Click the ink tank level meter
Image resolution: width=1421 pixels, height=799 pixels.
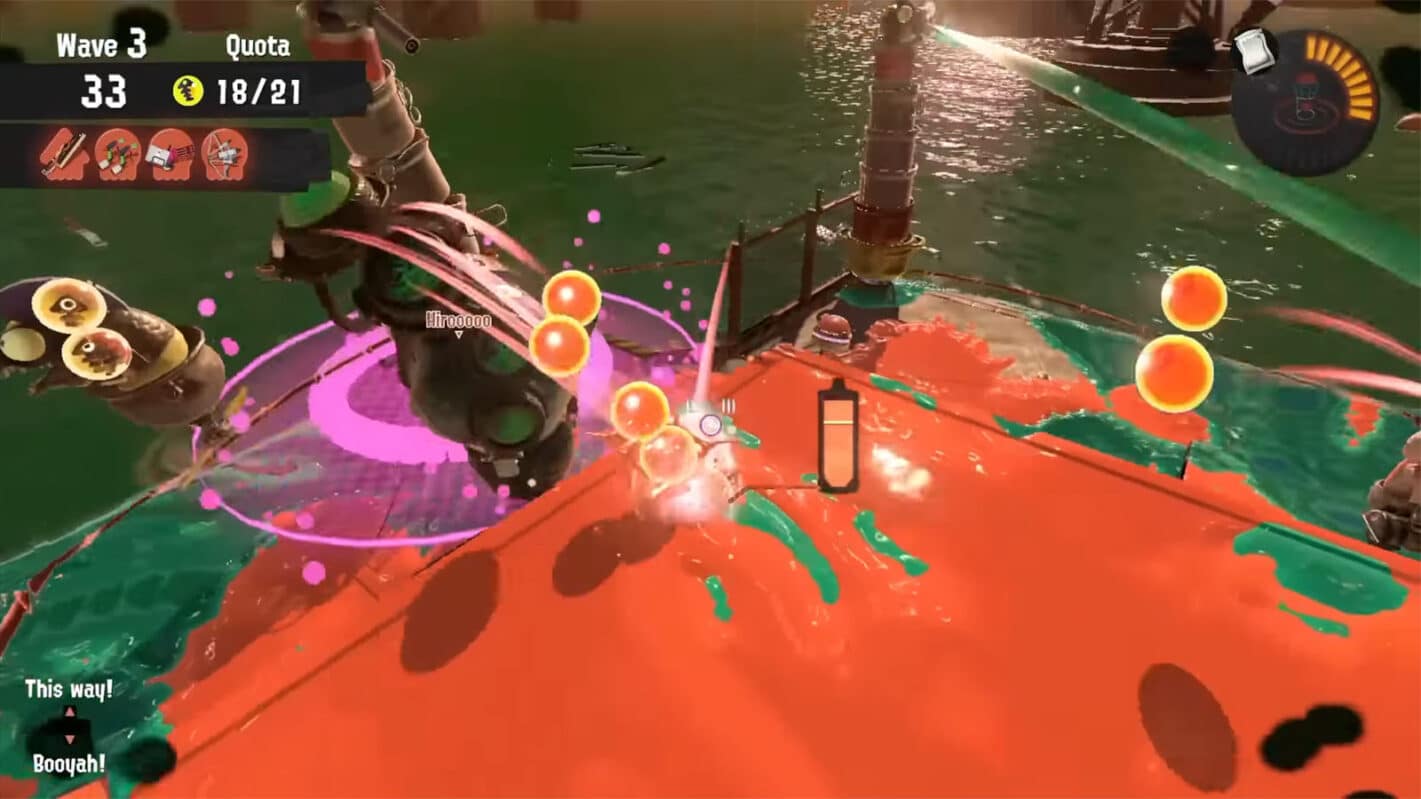pos(838,440)
